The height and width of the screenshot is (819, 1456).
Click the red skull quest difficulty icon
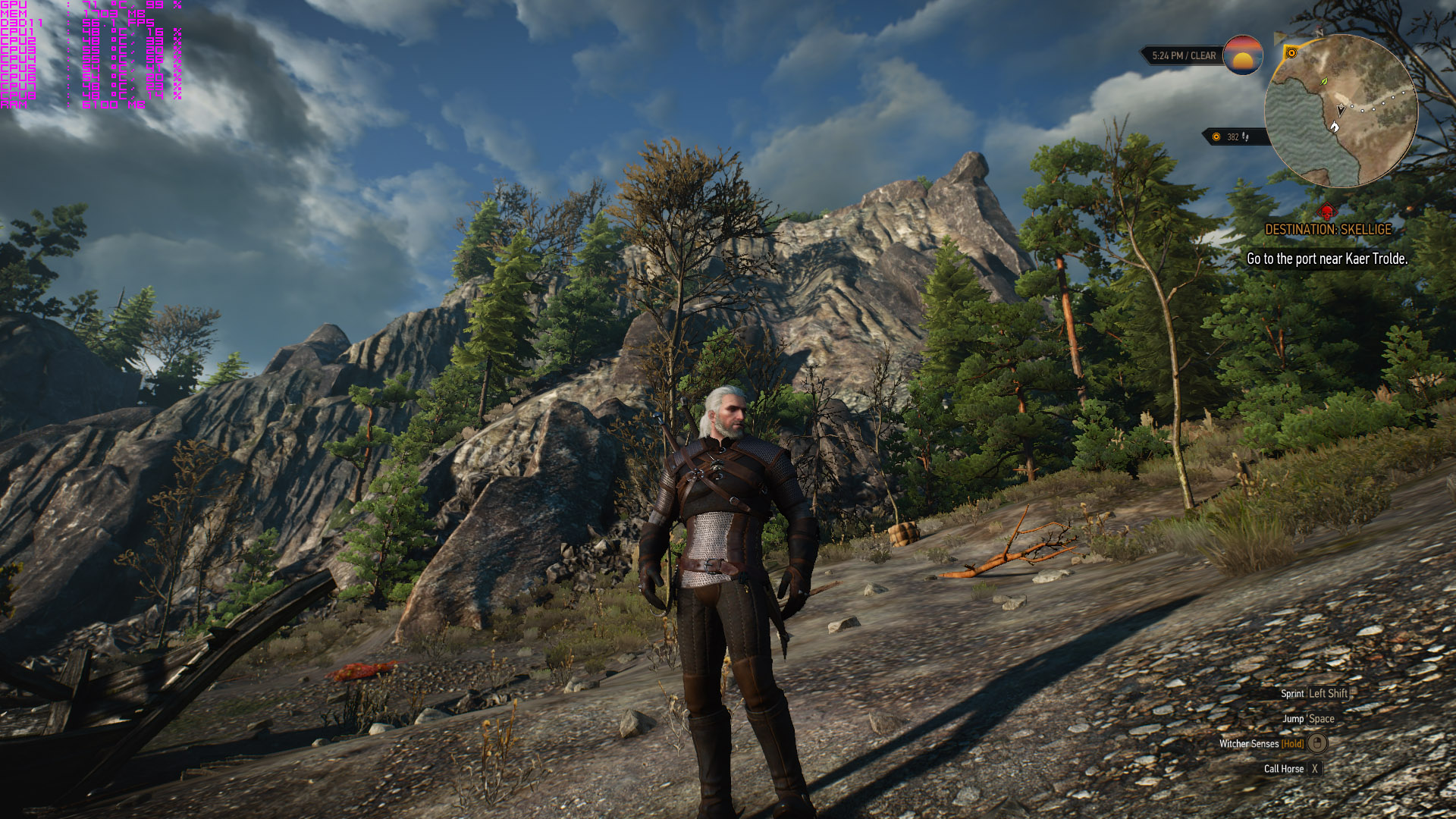(x=1327, y=212)
